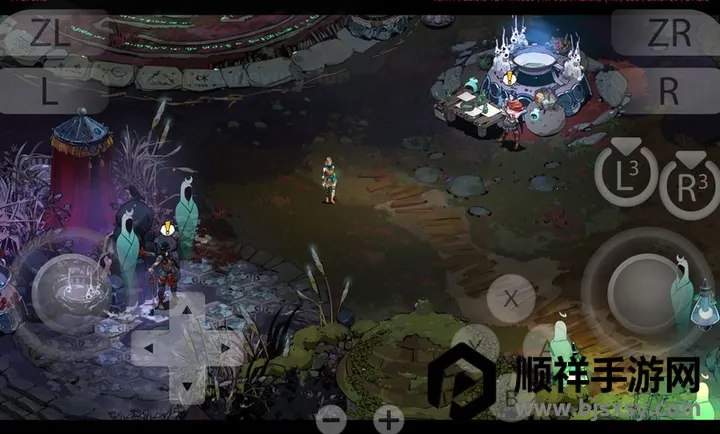Click the L3 stick button

(x=626, y=176)
